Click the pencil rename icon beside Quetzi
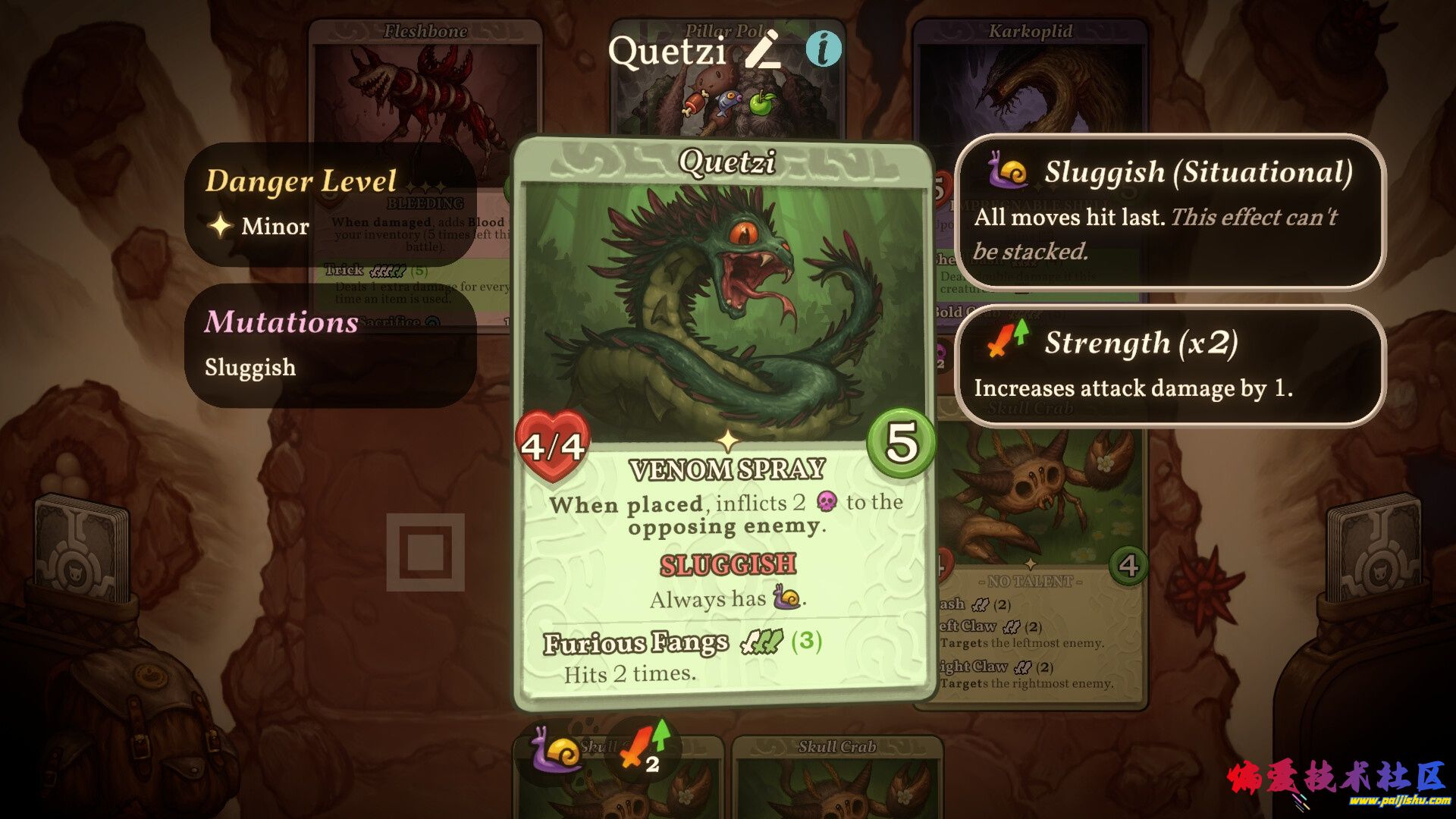 click(763, 50)
